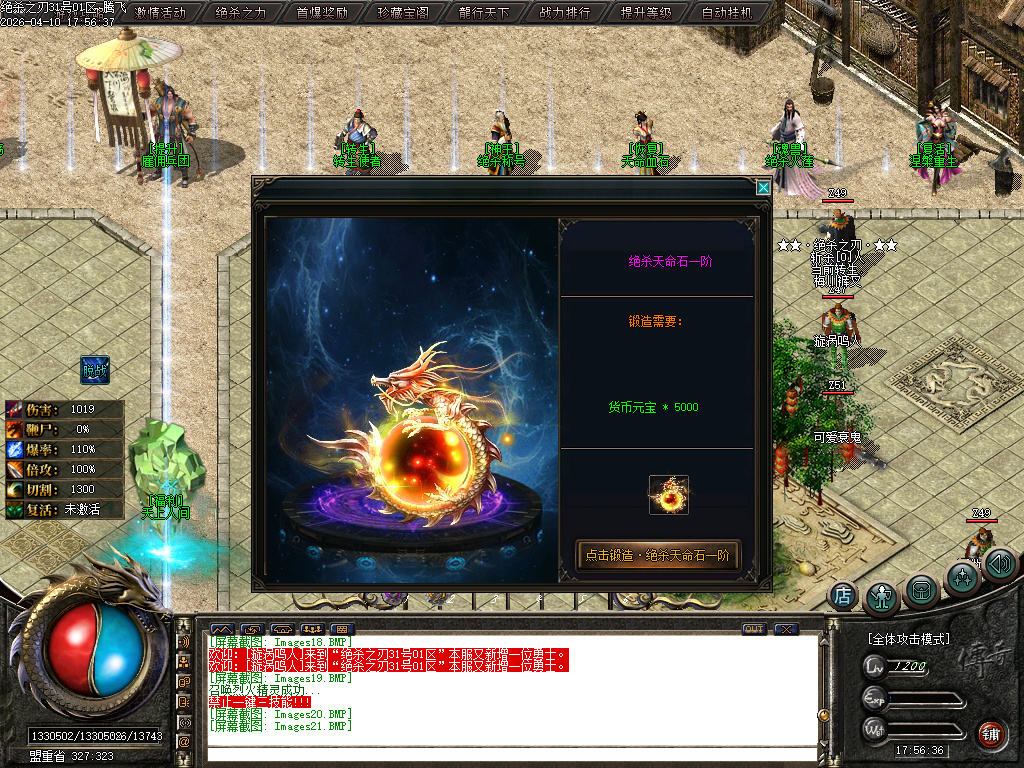Open the character equipment round icon
Viewport: 1024px width, 768px height.
click(x=882, y=596)
